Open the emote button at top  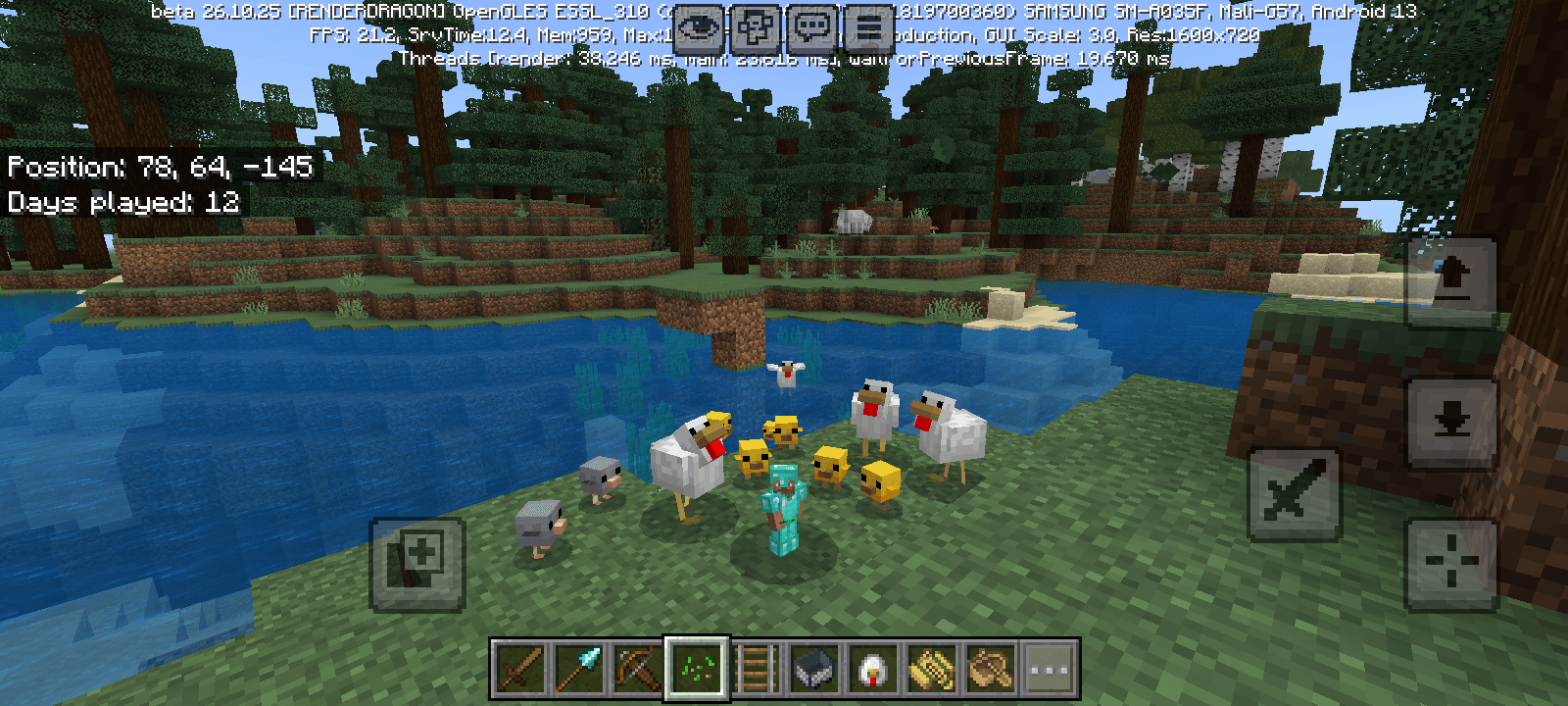coord(756,28)
